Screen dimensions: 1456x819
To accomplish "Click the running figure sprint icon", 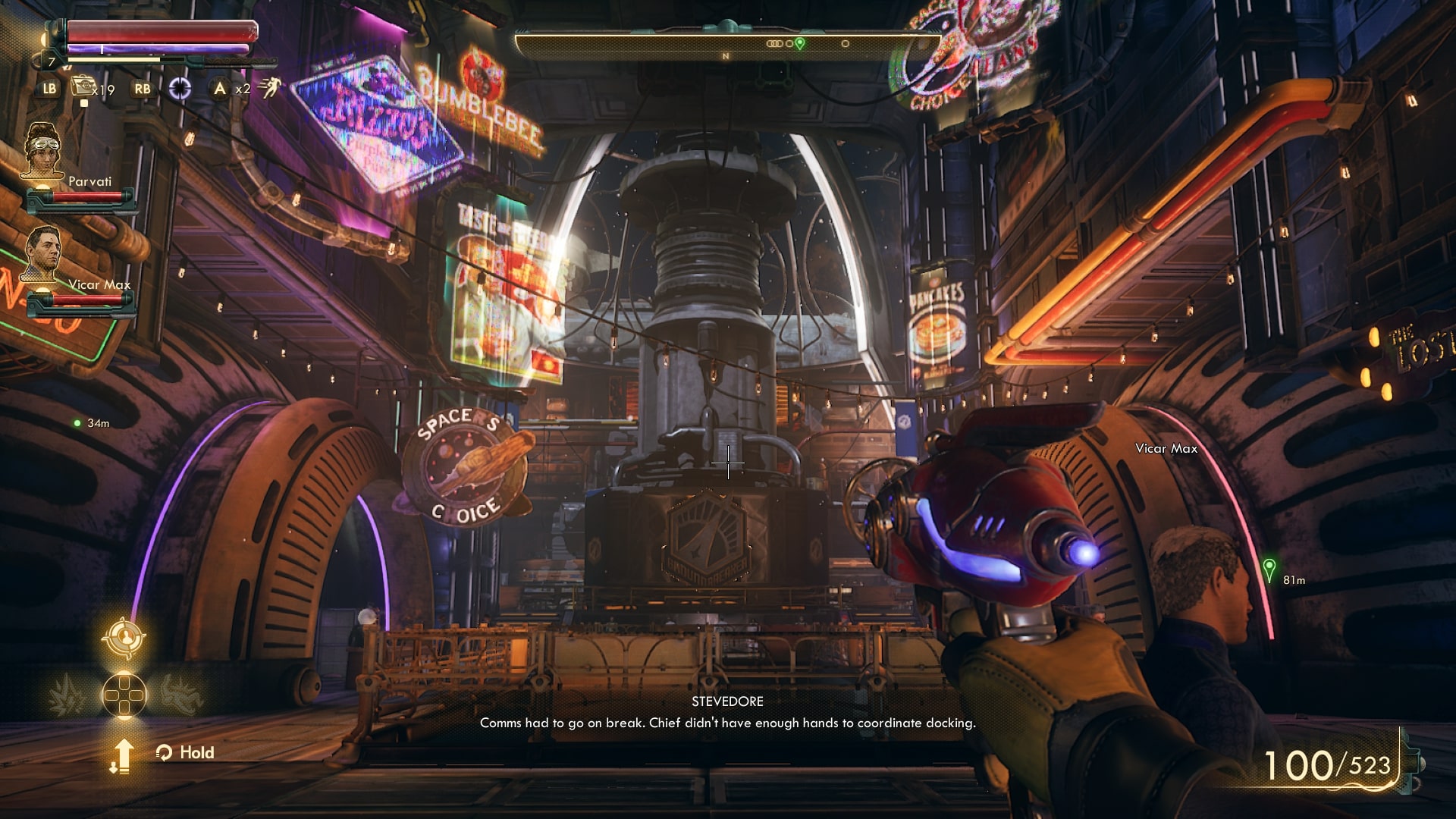I will pyautogui.click(x=268, y=89).
